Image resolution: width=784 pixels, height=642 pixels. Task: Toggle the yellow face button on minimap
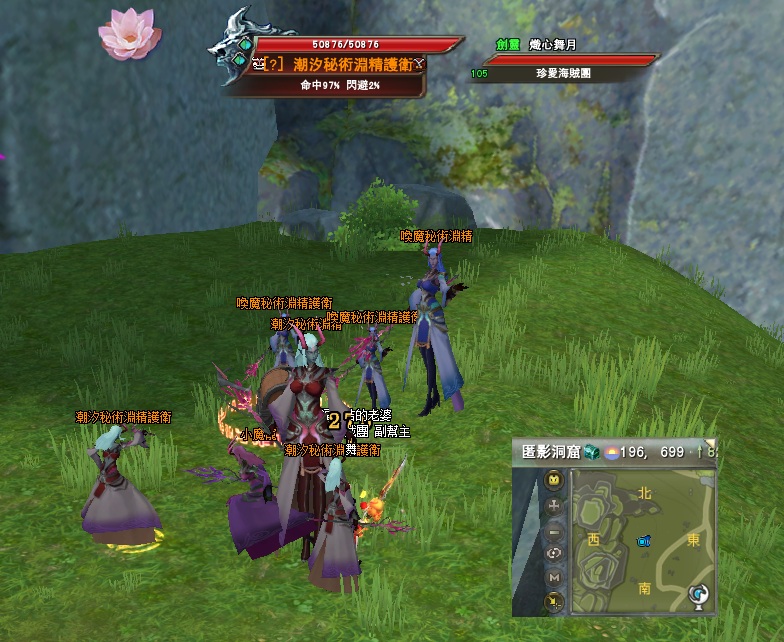(x=553, y=481)
